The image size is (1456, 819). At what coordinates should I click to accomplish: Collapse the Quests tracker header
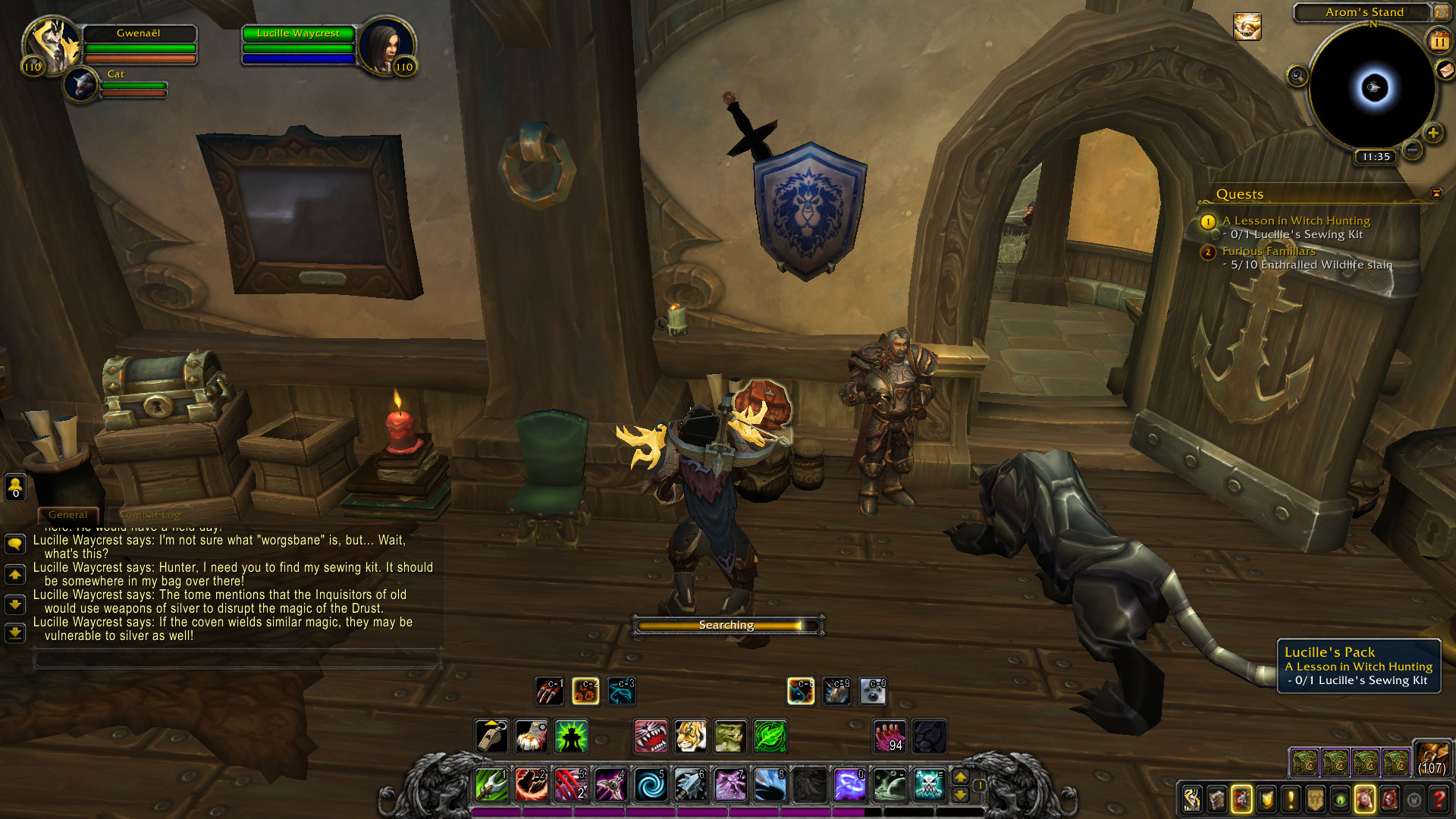coord(1436,193)
